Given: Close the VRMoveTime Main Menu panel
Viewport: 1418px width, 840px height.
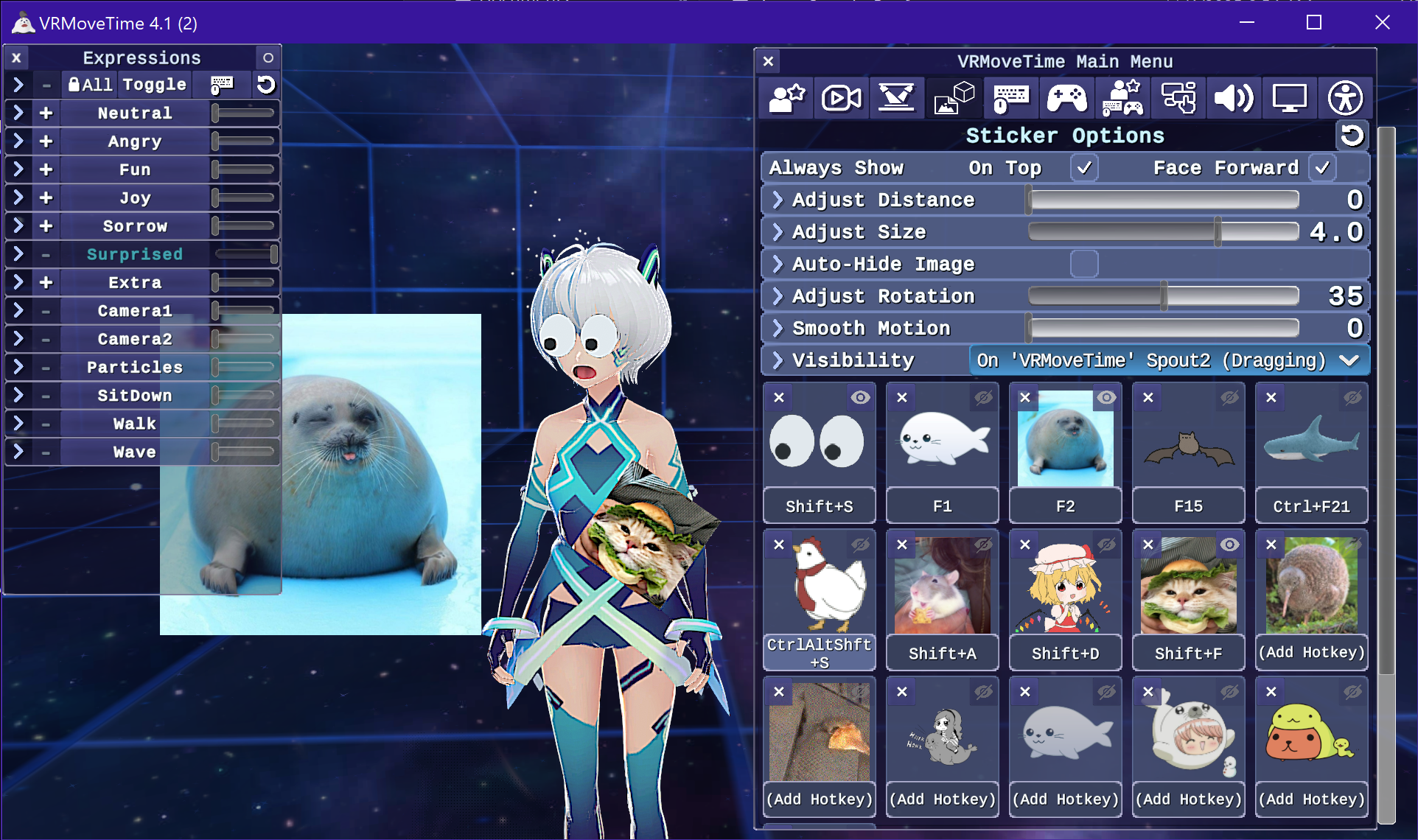Looking at the screenshot, I should [x=768, y=61].
